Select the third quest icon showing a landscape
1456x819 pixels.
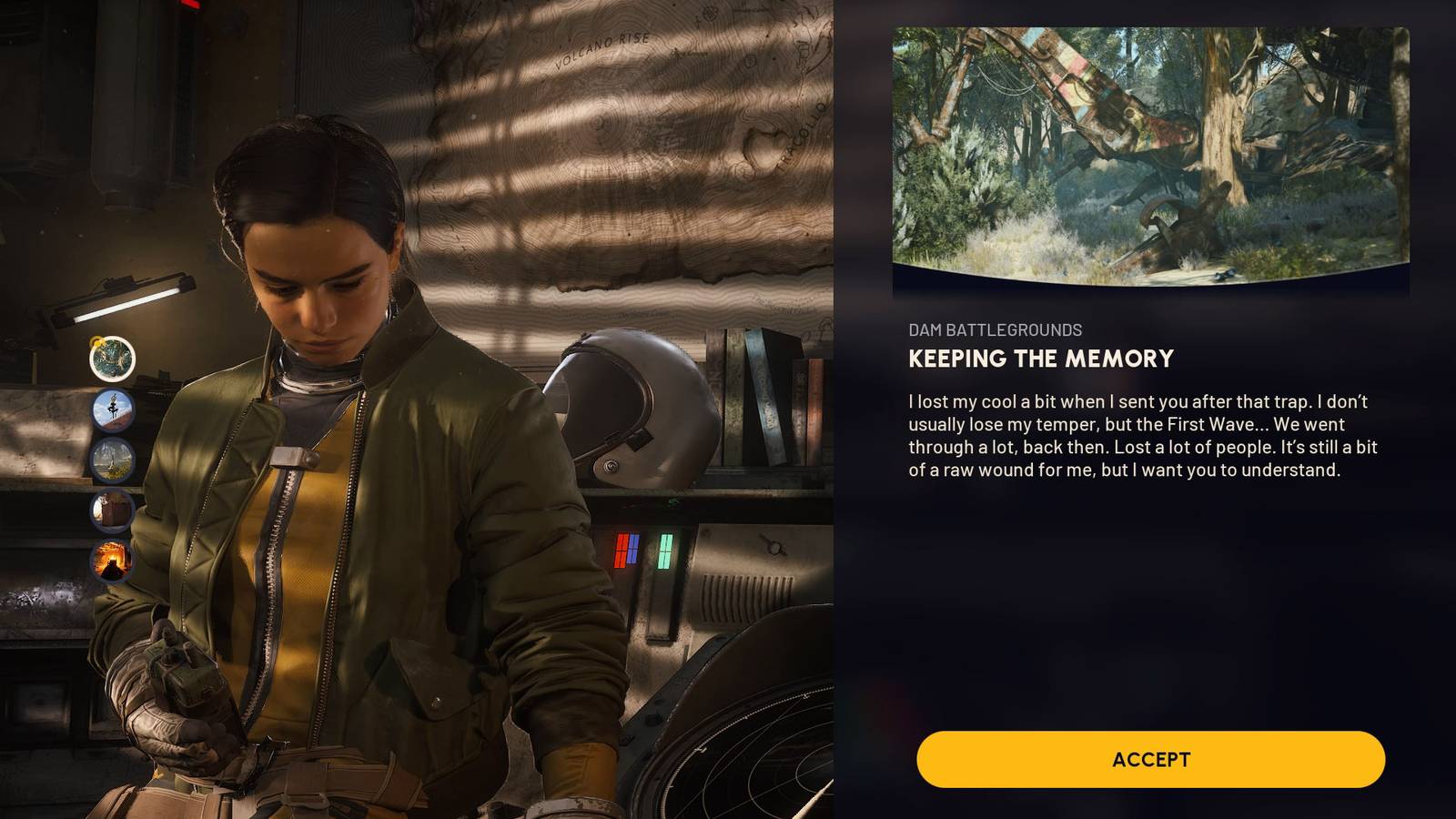tap(114, 460)
